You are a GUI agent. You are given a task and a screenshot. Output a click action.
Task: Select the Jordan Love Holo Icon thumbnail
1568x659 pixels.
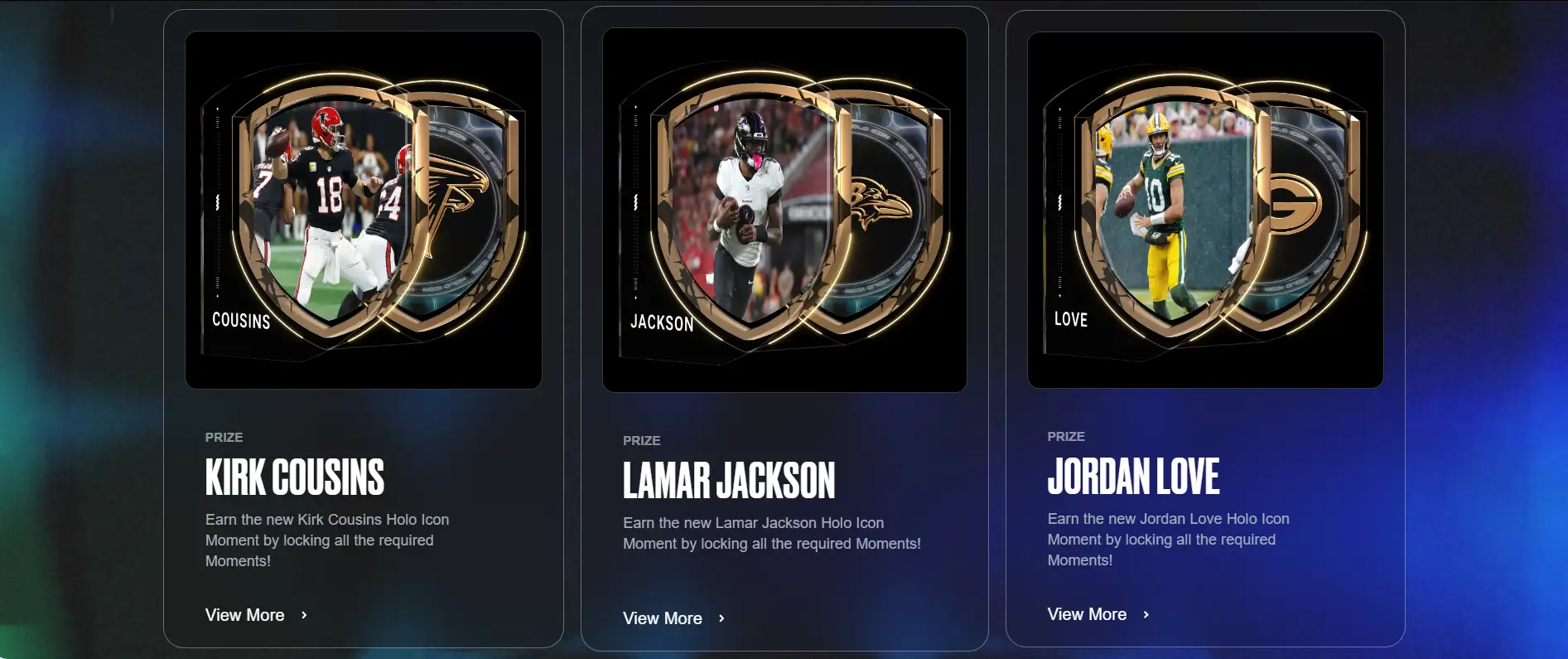point(1205,210)
